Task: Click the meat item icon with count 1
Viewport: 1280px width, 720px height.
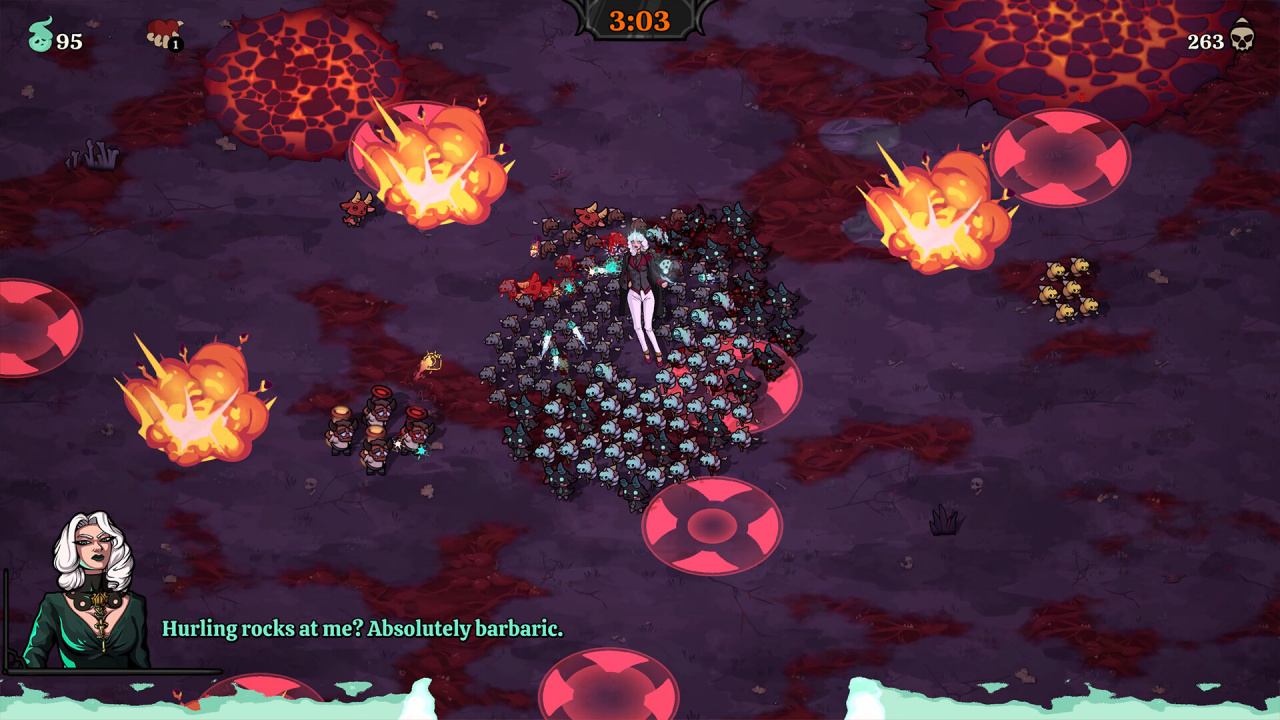Action: pos(162,34)
